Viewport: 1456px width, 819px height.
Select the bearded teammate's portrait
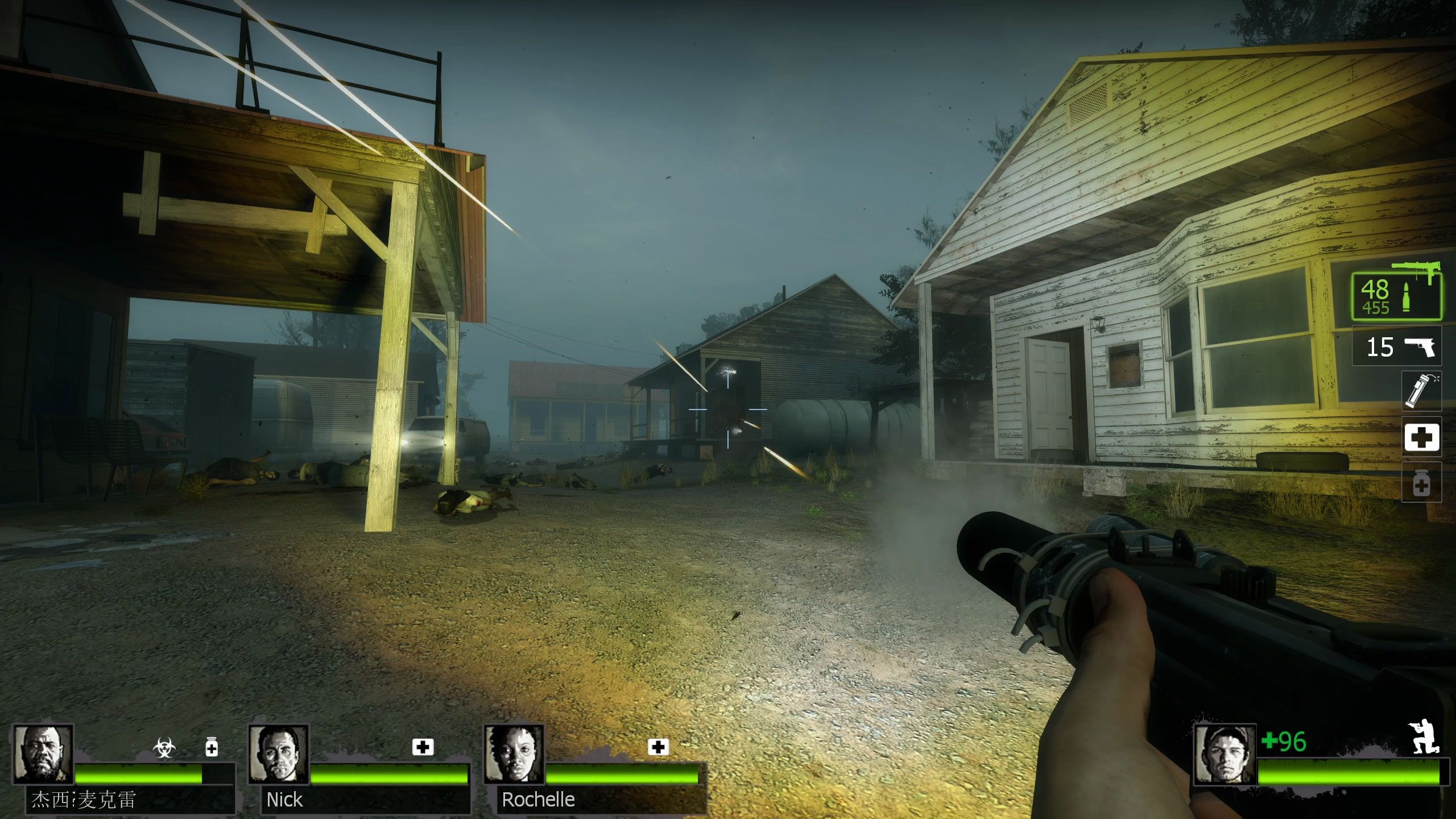coord(43,754)
